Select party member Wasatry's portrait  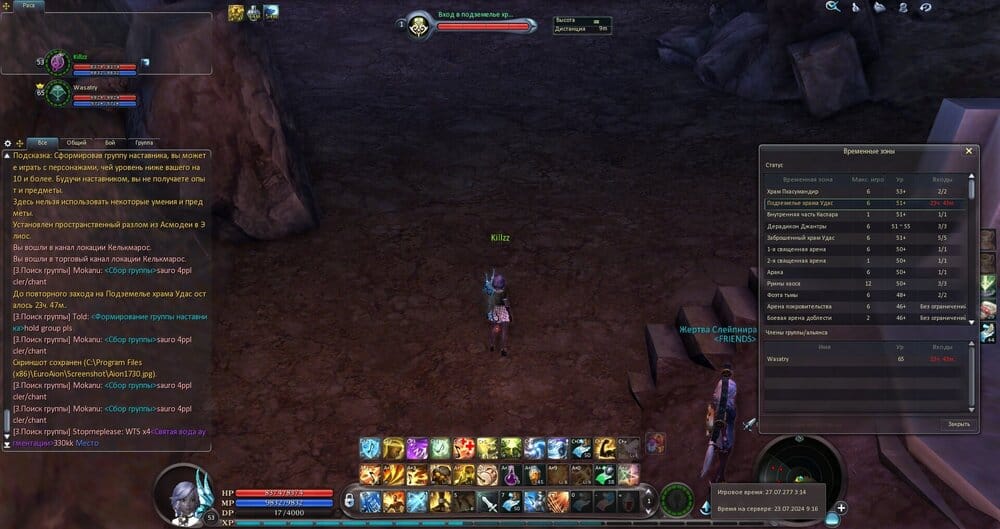coord(55,93)
